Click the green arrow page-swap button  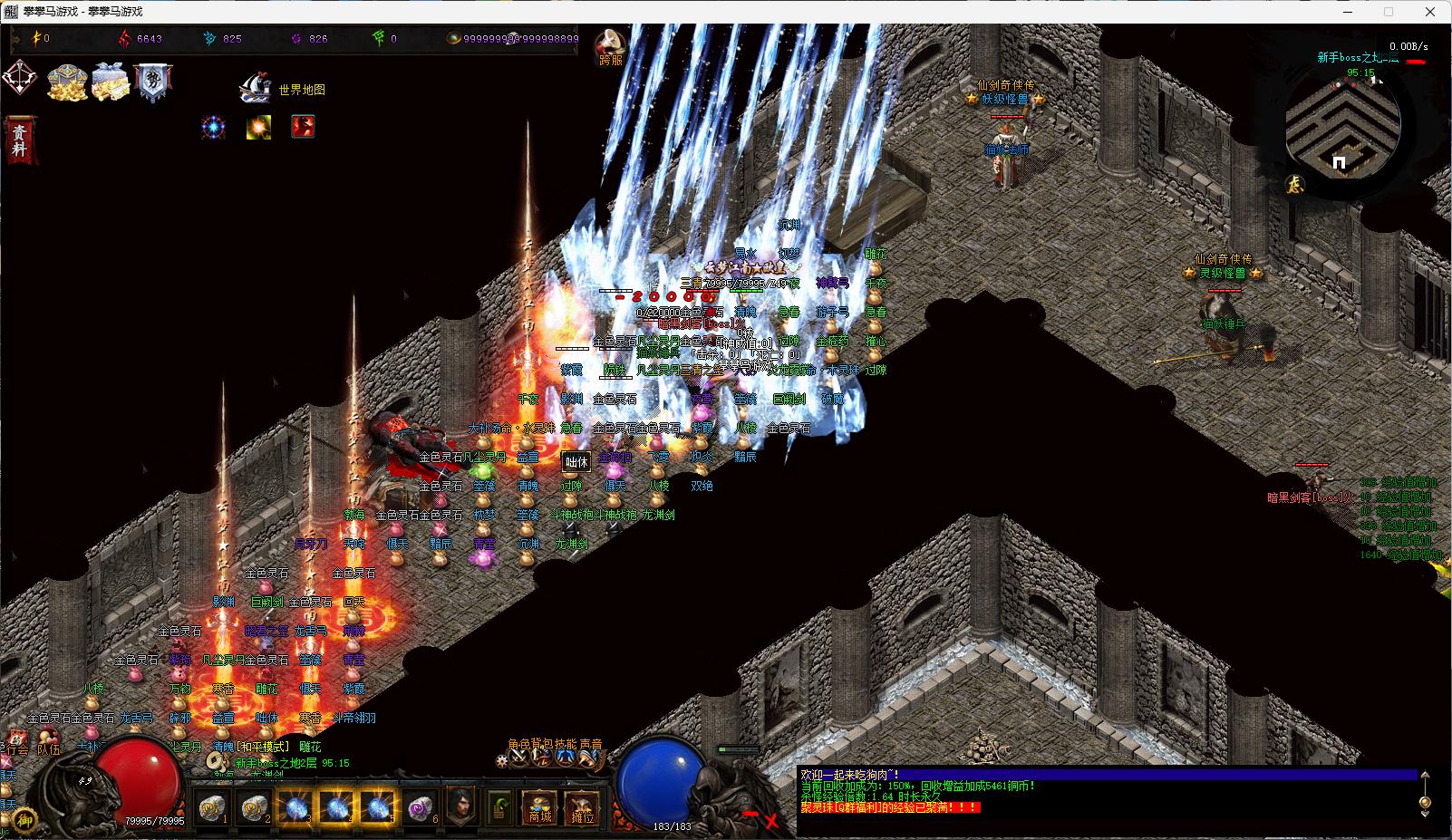[500, 805]
